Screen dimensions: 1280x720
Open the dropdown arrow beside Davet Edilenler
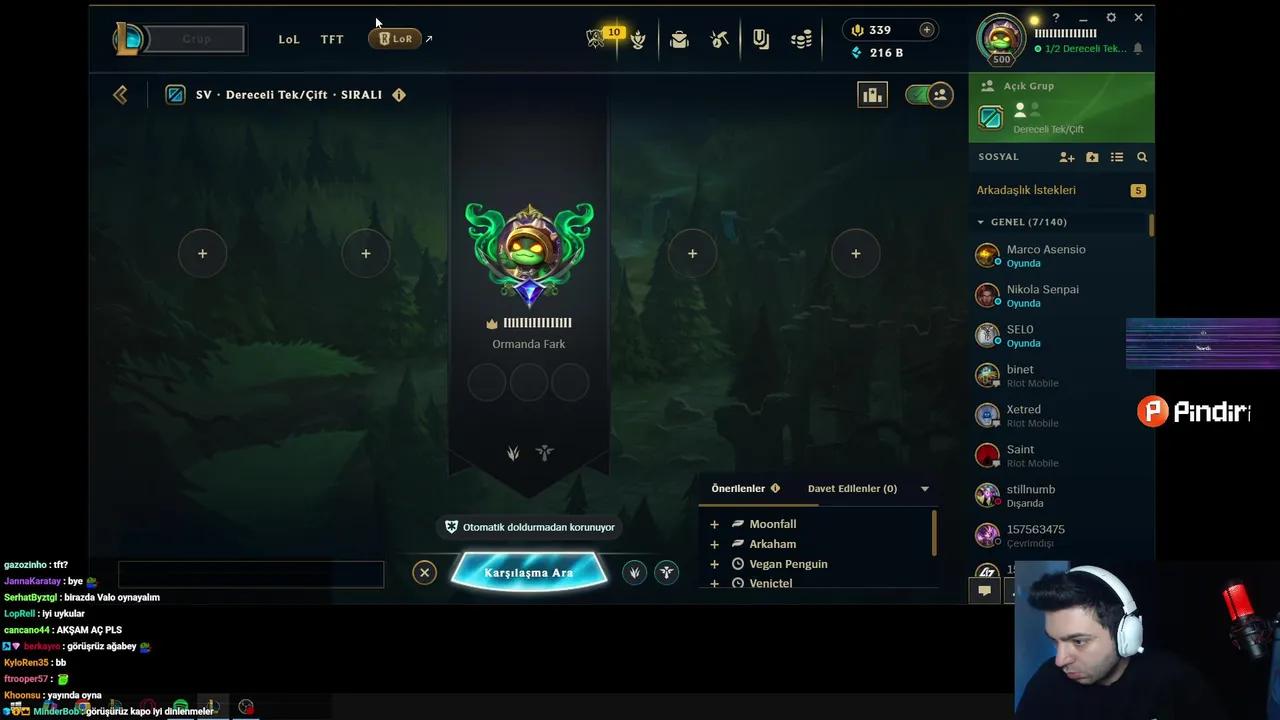click(924, 488)
